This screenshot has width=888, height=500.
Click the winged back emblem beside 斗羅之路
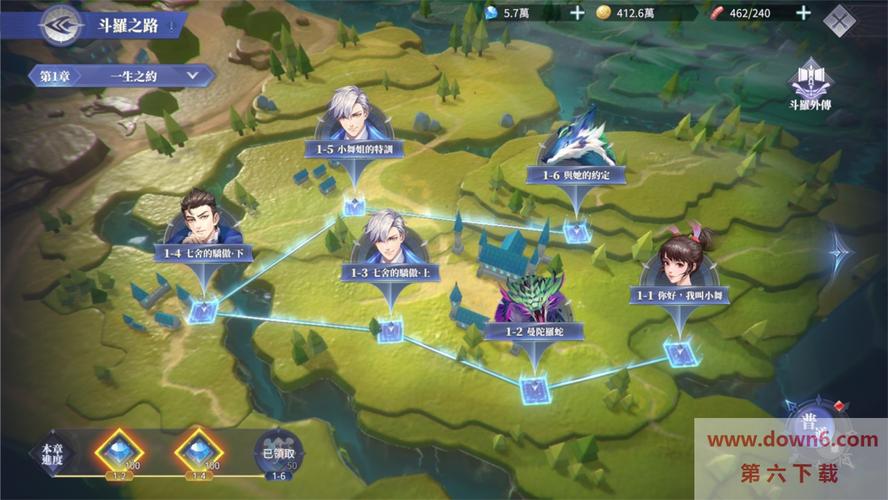(60, 24)
